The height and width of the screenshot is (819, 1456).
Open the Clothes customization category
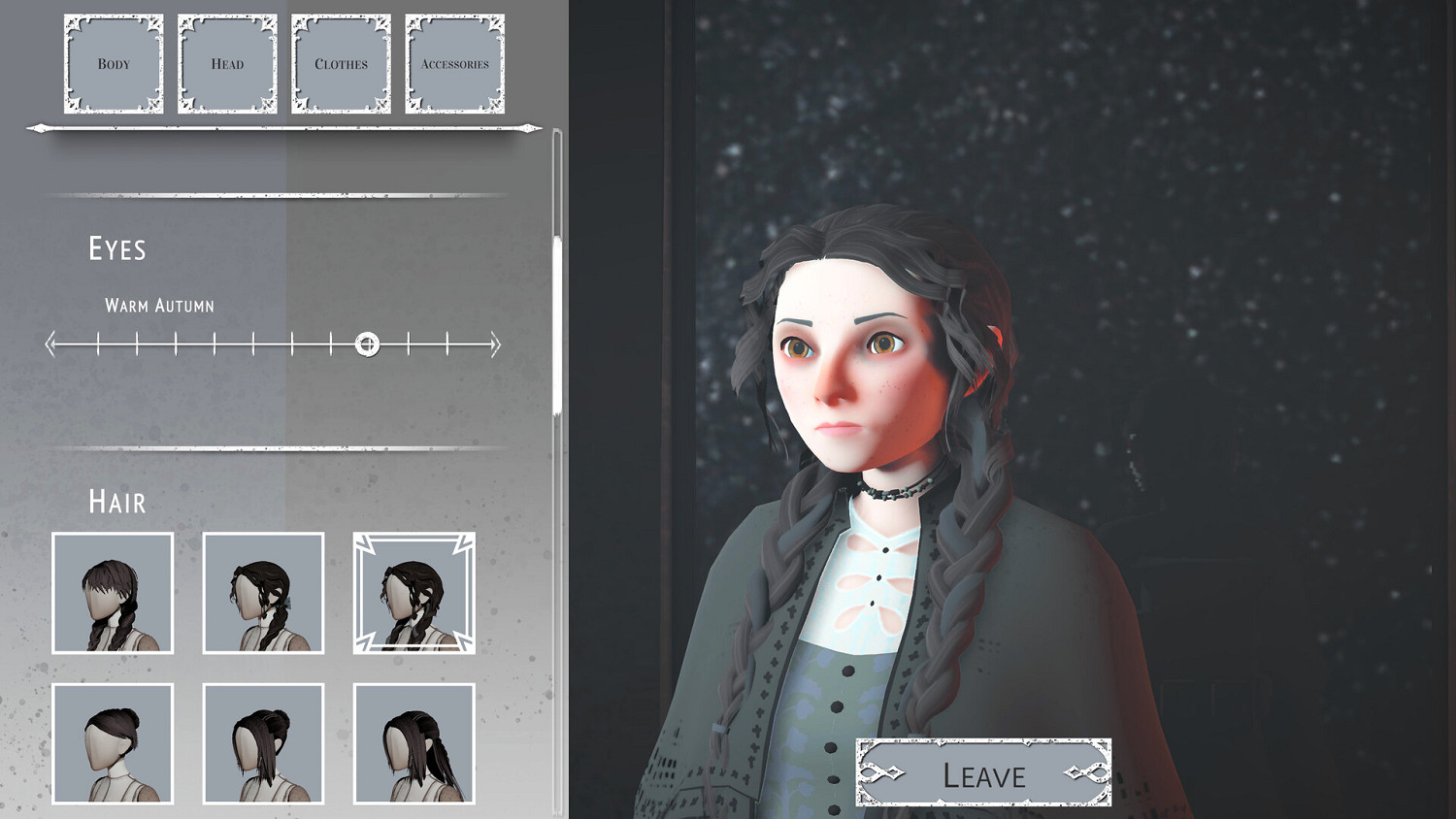pyautogui.click(x=341, y=62)
